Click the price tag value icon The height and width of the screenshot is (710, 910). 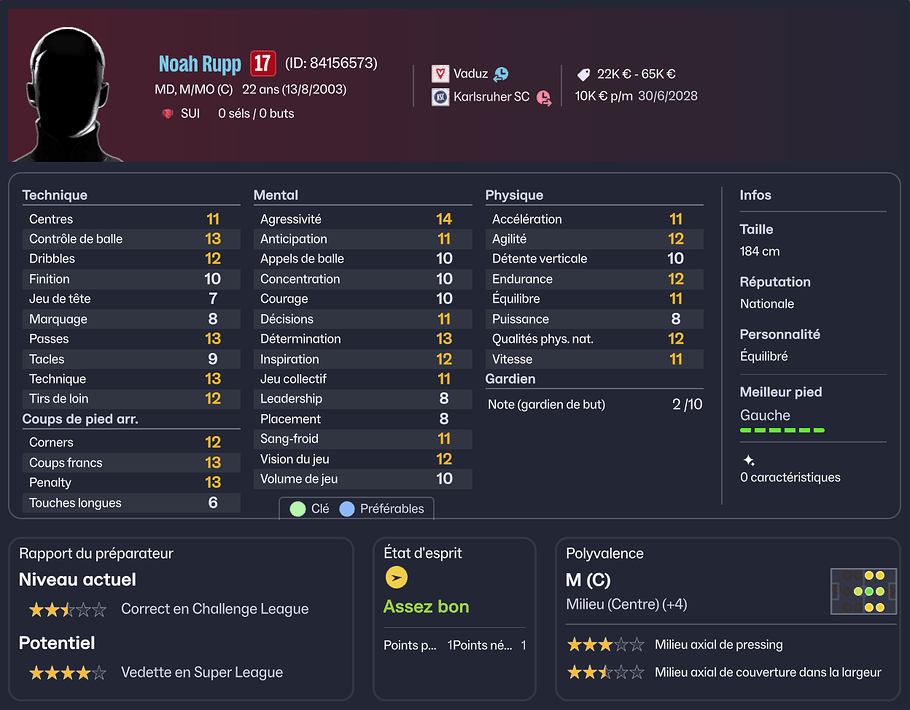[584, 74]
